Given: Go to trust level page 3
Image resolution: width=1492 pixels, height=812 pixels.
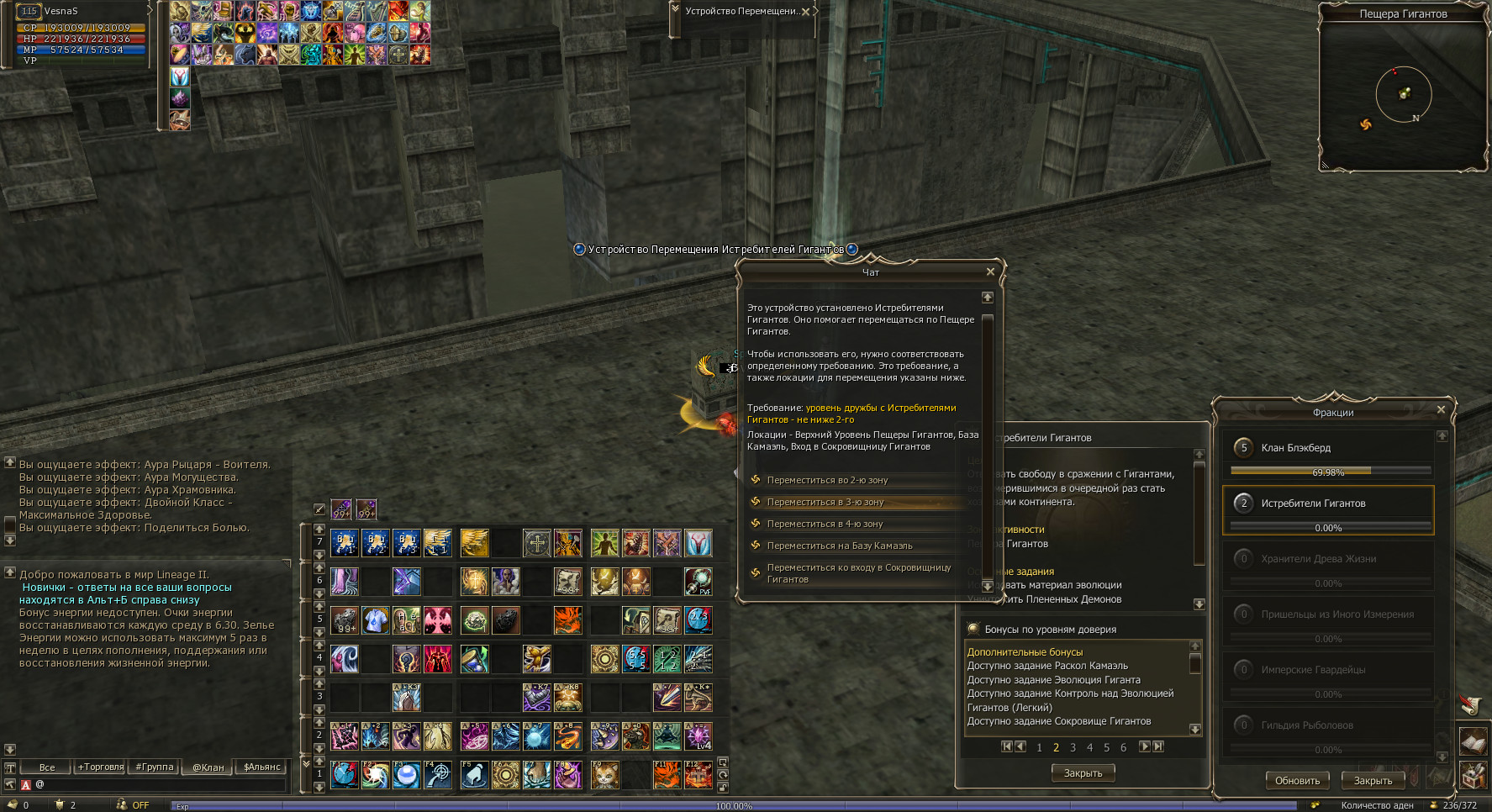Looking at the screenshot, I should tap(1073, 747).
